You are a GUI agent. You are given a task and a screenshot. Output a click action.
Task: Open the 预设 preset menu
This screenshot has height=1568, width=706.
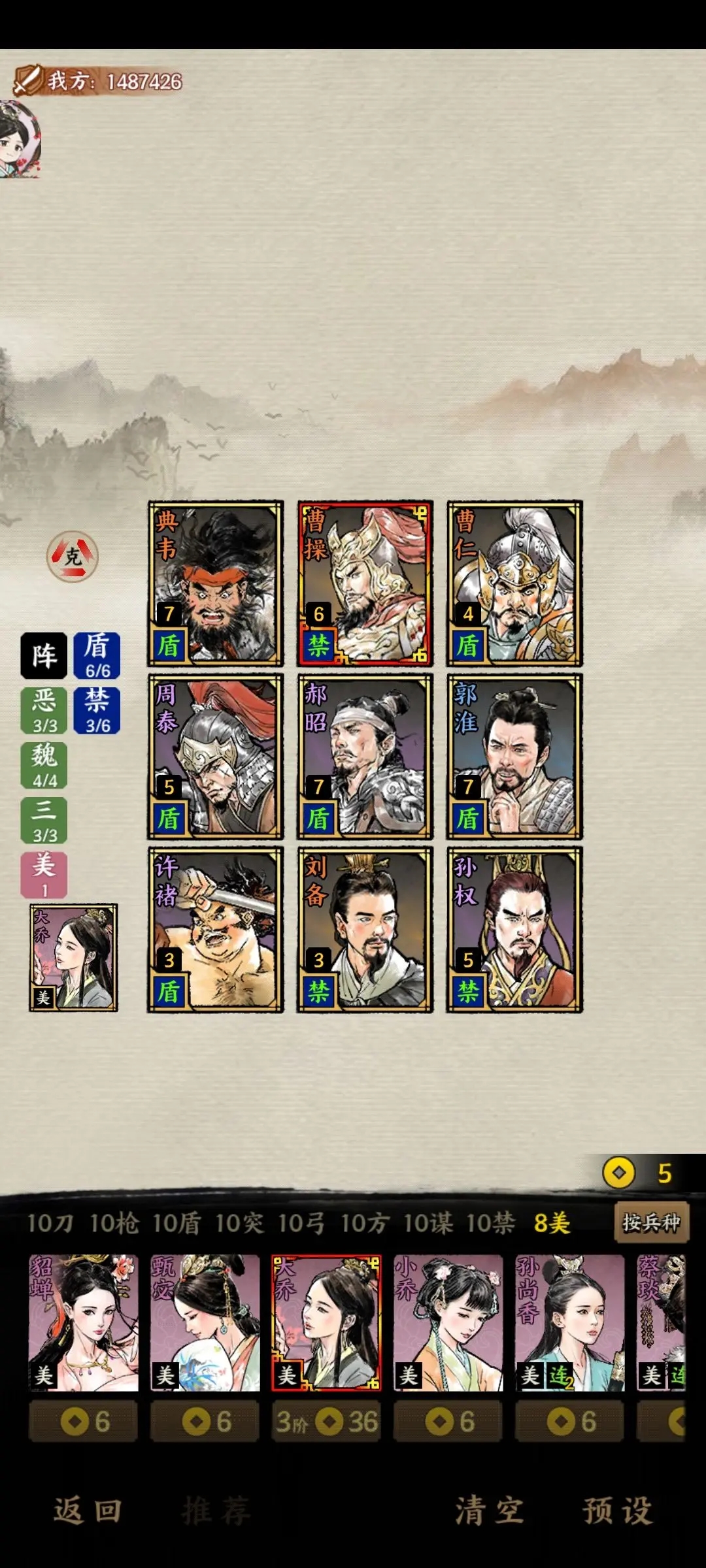click(617, 1511)
